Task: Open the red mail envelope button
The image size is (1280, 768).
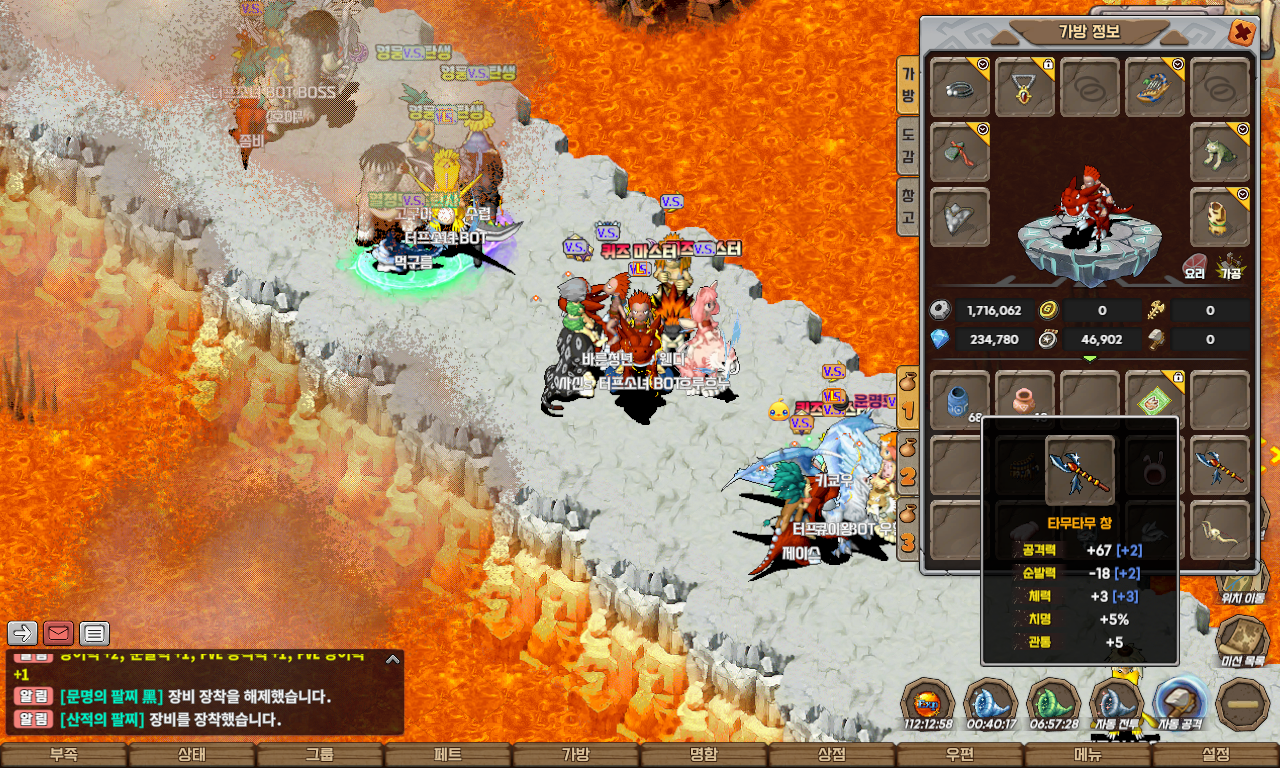Action: tap(58, 633)
